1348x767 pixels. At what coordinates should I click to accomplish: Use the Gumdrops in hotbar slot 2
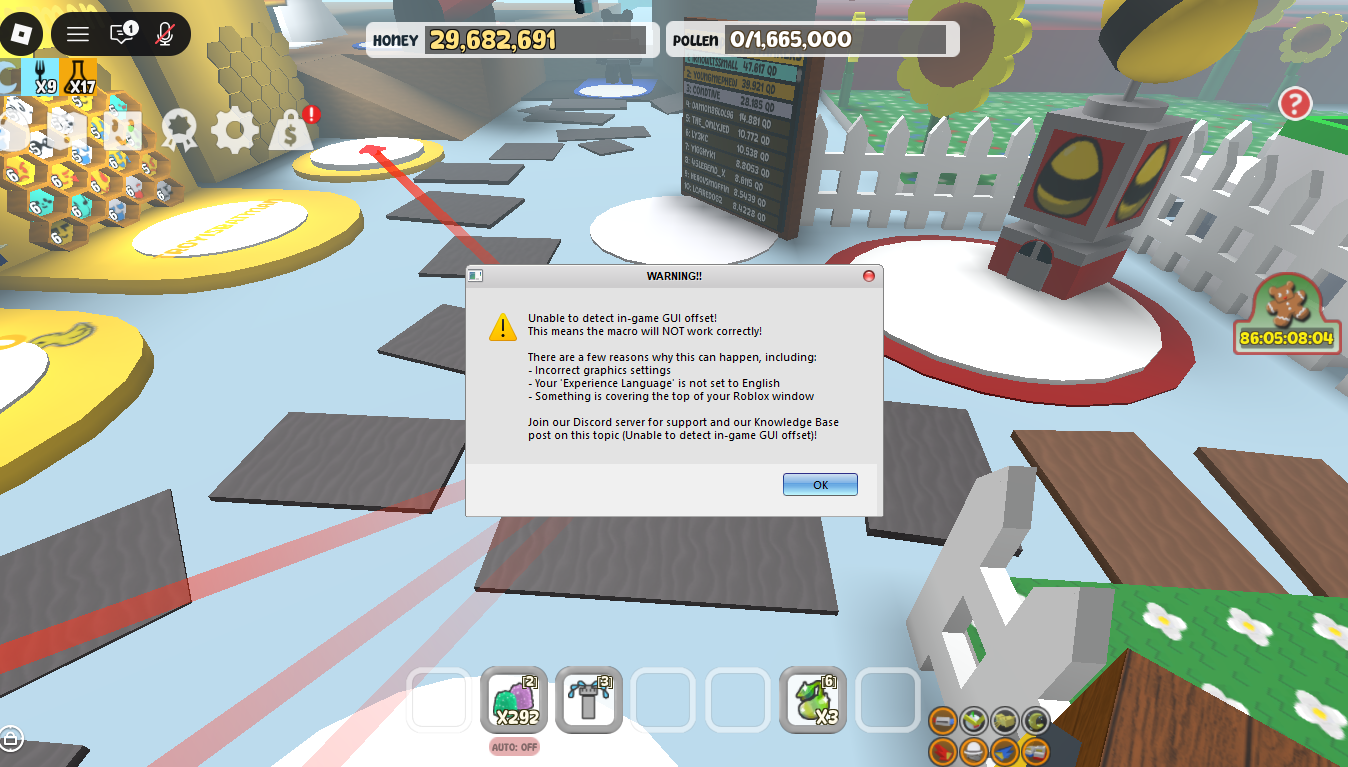click(514, 700)
